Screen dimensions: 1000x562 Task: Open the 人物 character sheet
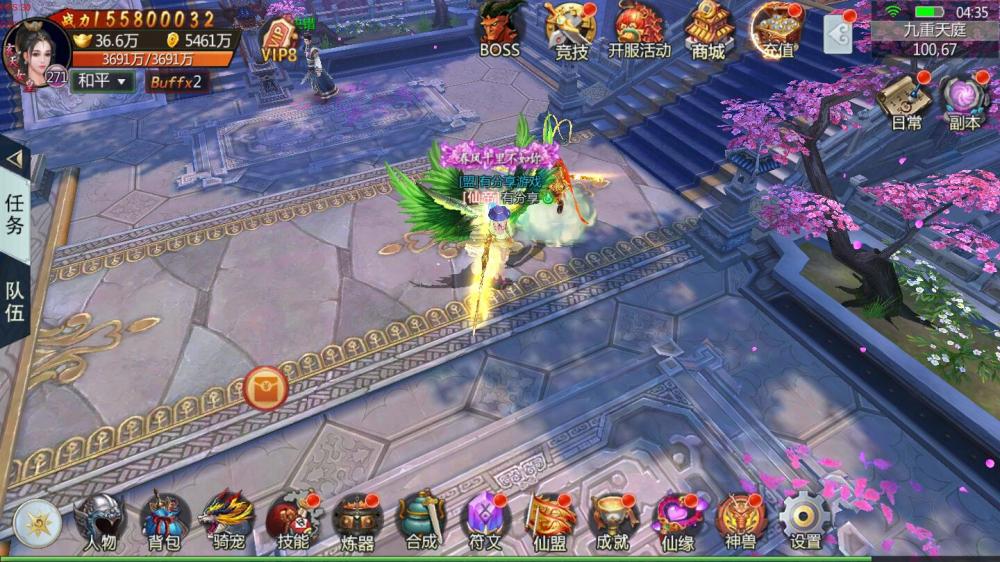click(x=100, y=520)
